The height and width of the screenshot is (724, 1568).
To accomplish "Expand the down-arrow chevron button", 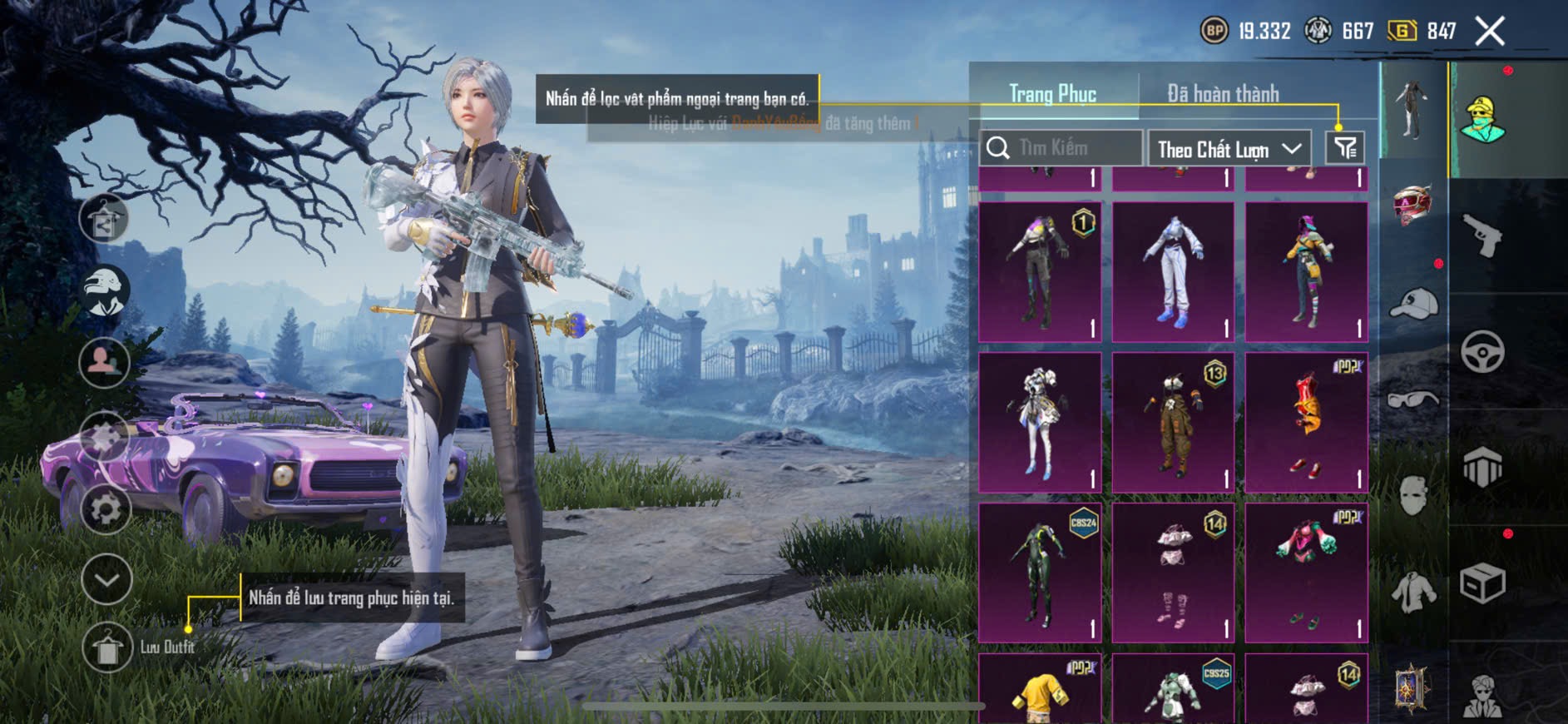I will (106, 578).
